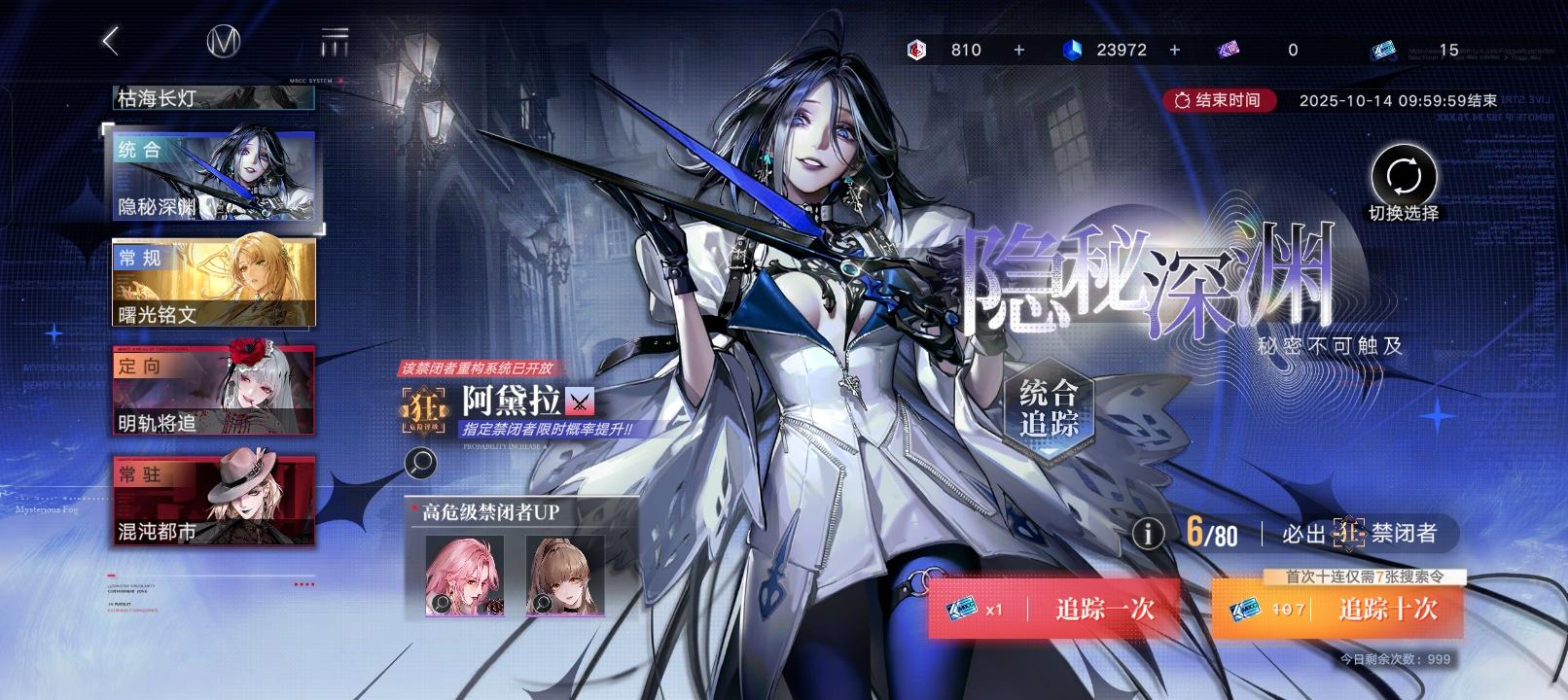Image resolution: width=1568 pixels, height=700 pixels.
Task: Open the 明轨将追 定向 banner
Action: click(x=212, y=390)
